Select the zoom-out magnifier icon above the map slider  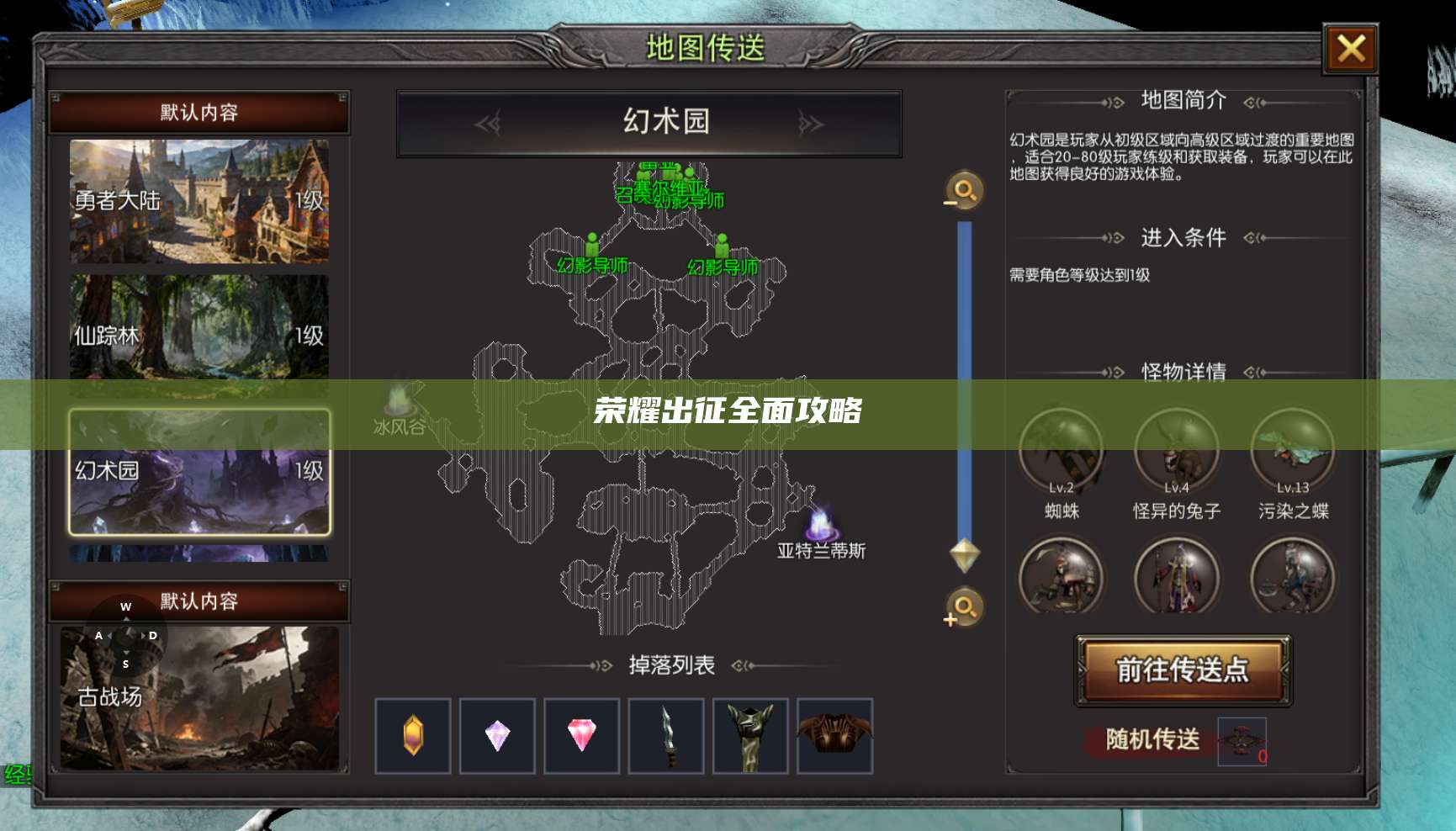[x=962, y=191]
